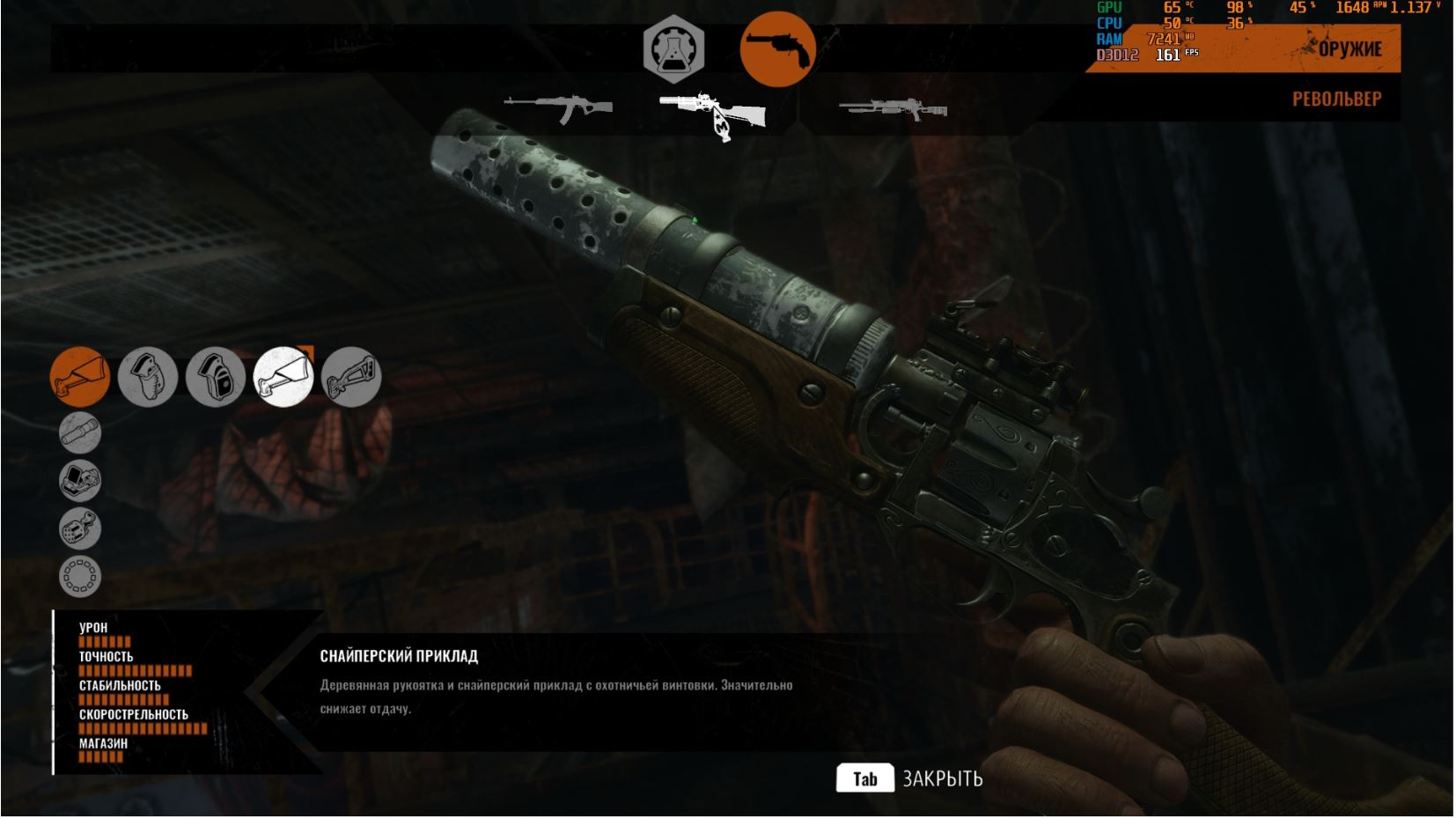Open the orange stock category icon

[80, 377]
